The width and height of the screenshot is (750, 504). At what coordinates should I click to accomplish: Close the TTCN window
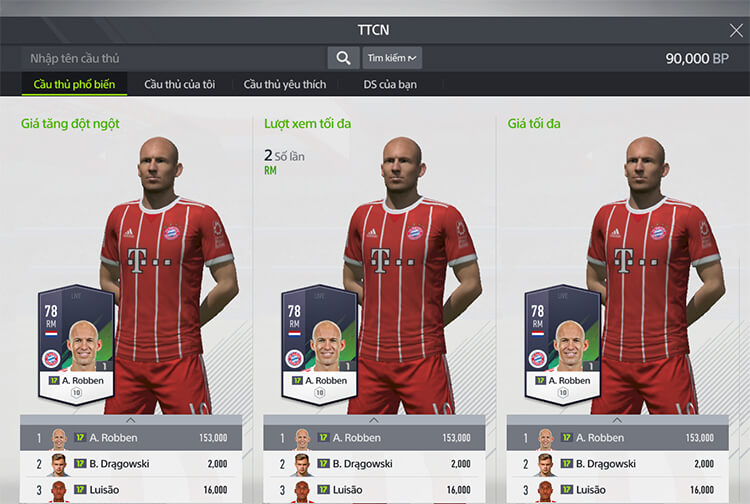(x=735, y=30)
